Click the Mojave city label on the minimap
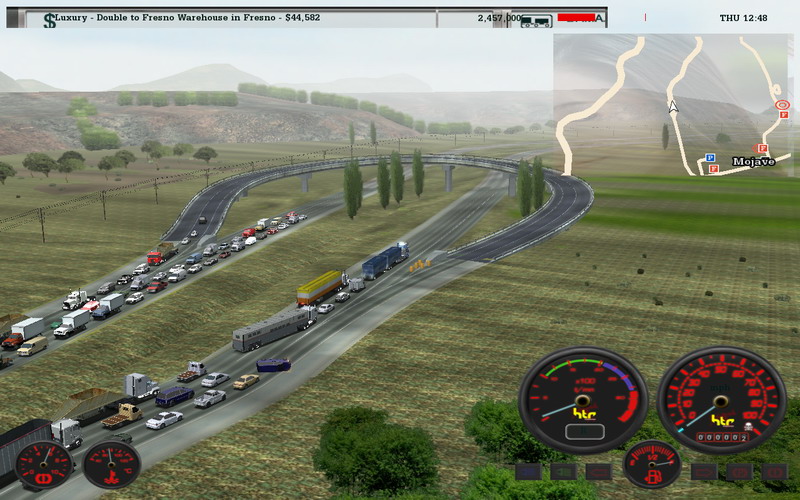Viewport: 800px width, 500px height. point(753,161)
